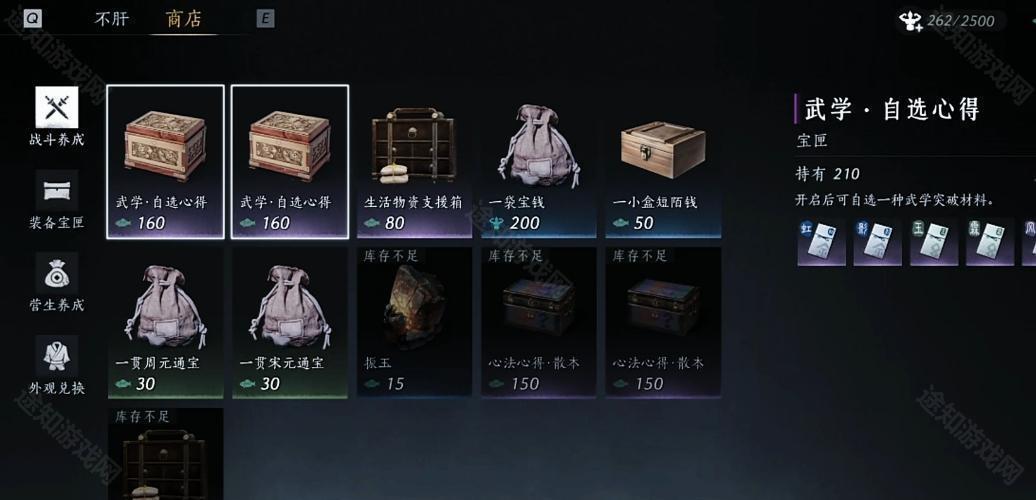Switch to the 不肝 tab
Viewport: 1036px width, 500px height.
coord(112,18)
